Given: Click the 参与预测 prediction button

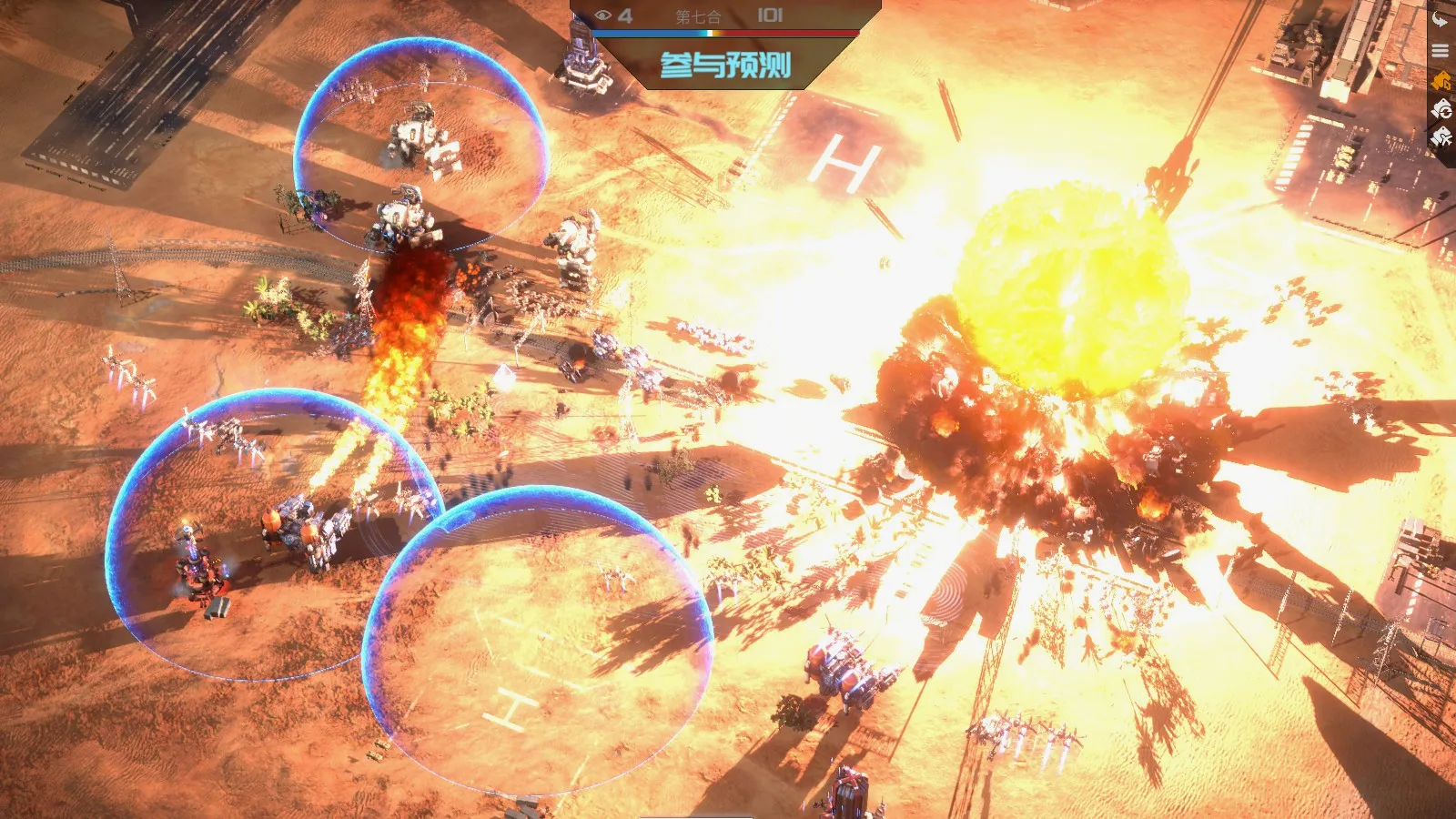Looking at the screenshot, I should tap(725, 65).
